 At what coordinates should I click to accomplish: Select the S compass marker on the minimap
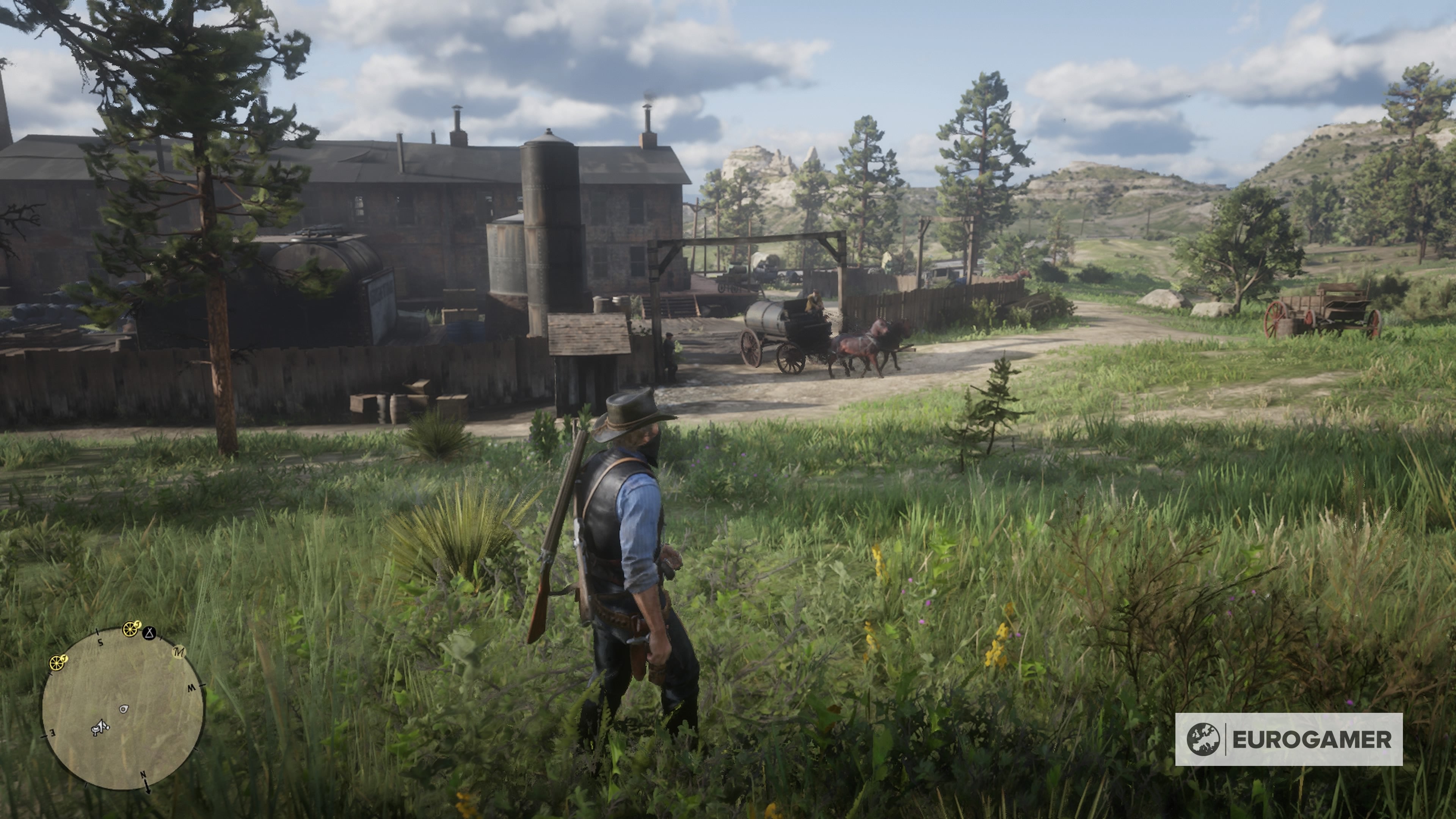[100, 643]
